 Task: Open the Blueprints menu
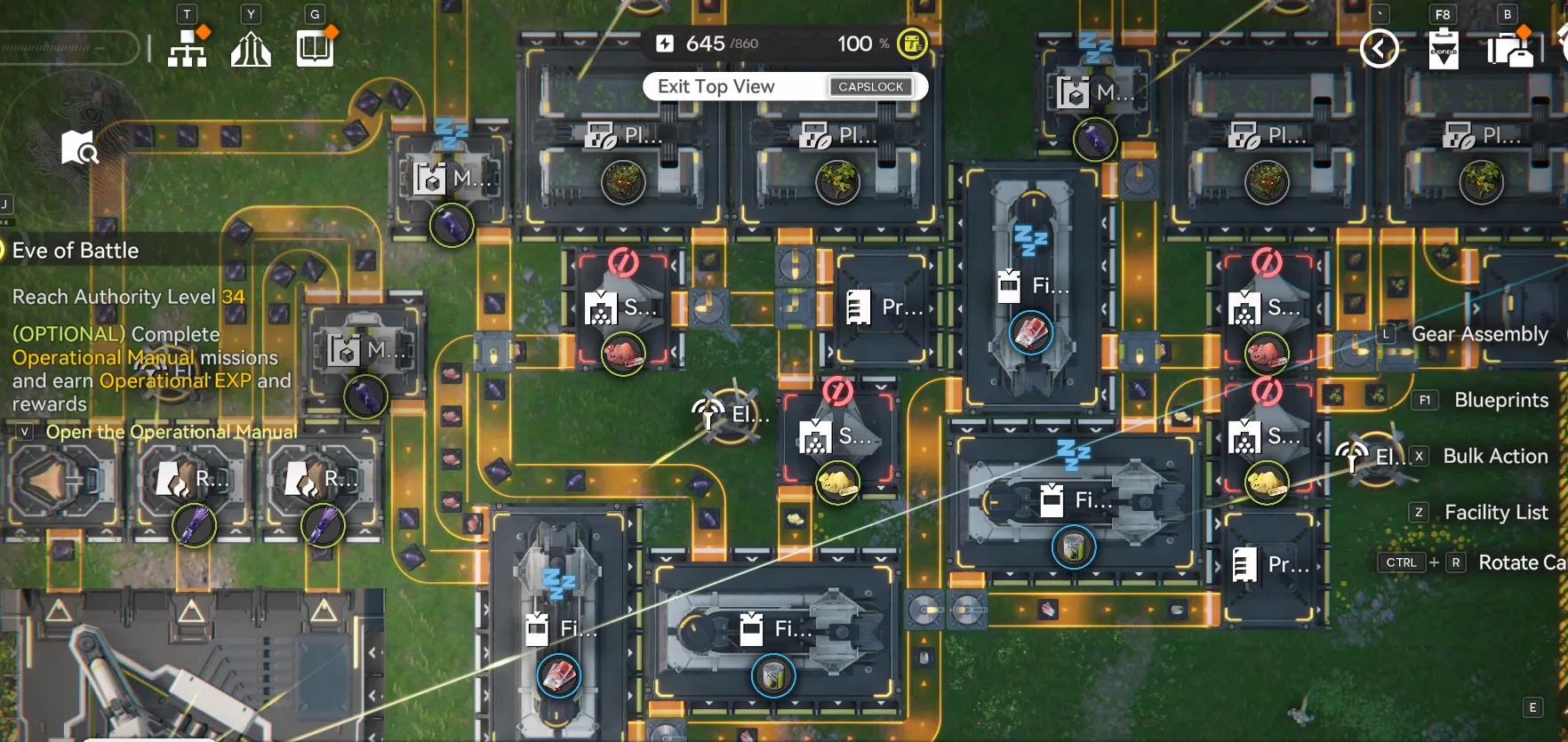point(1500,400)
